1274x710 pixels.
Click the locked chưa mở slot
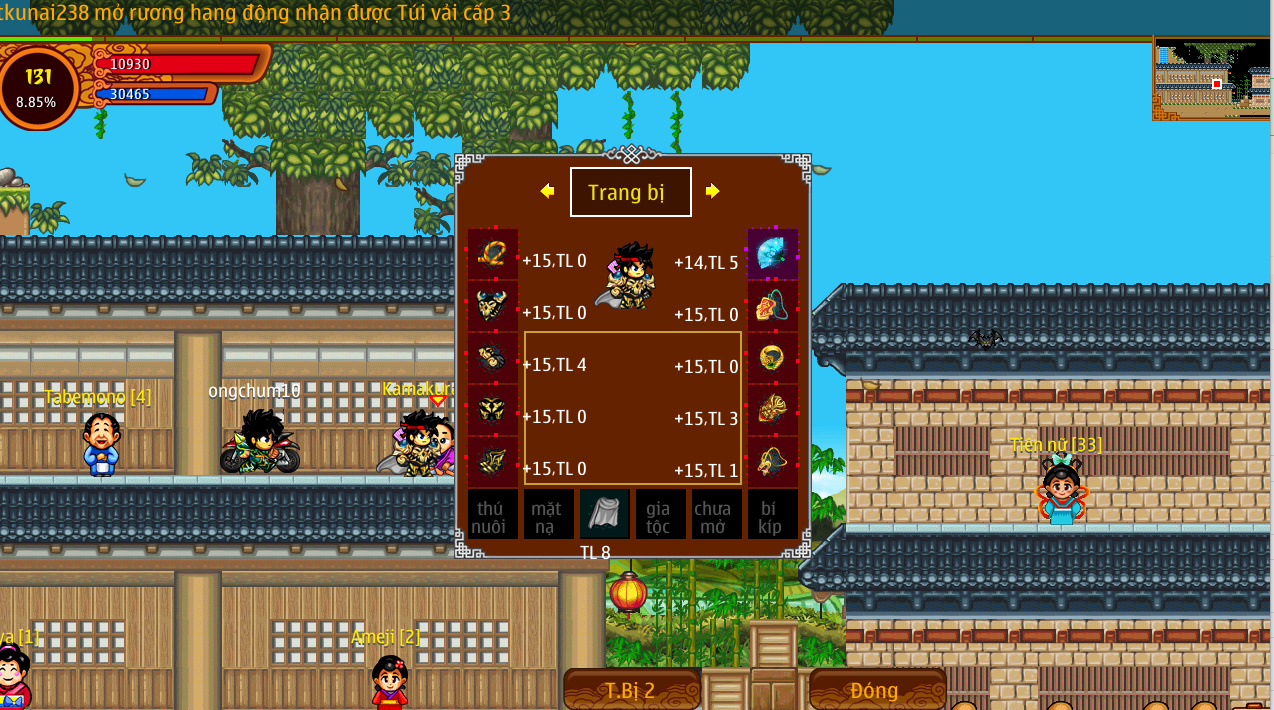pyautogui.click(x=717, y=515)
